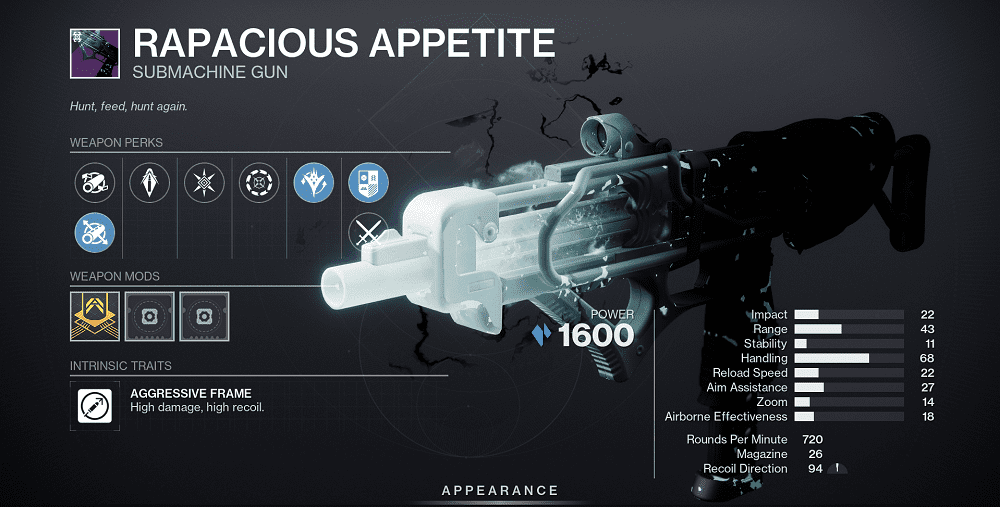Choose the highlighted blue scope perk
1000x507 pixels.
tap(95, 233)
